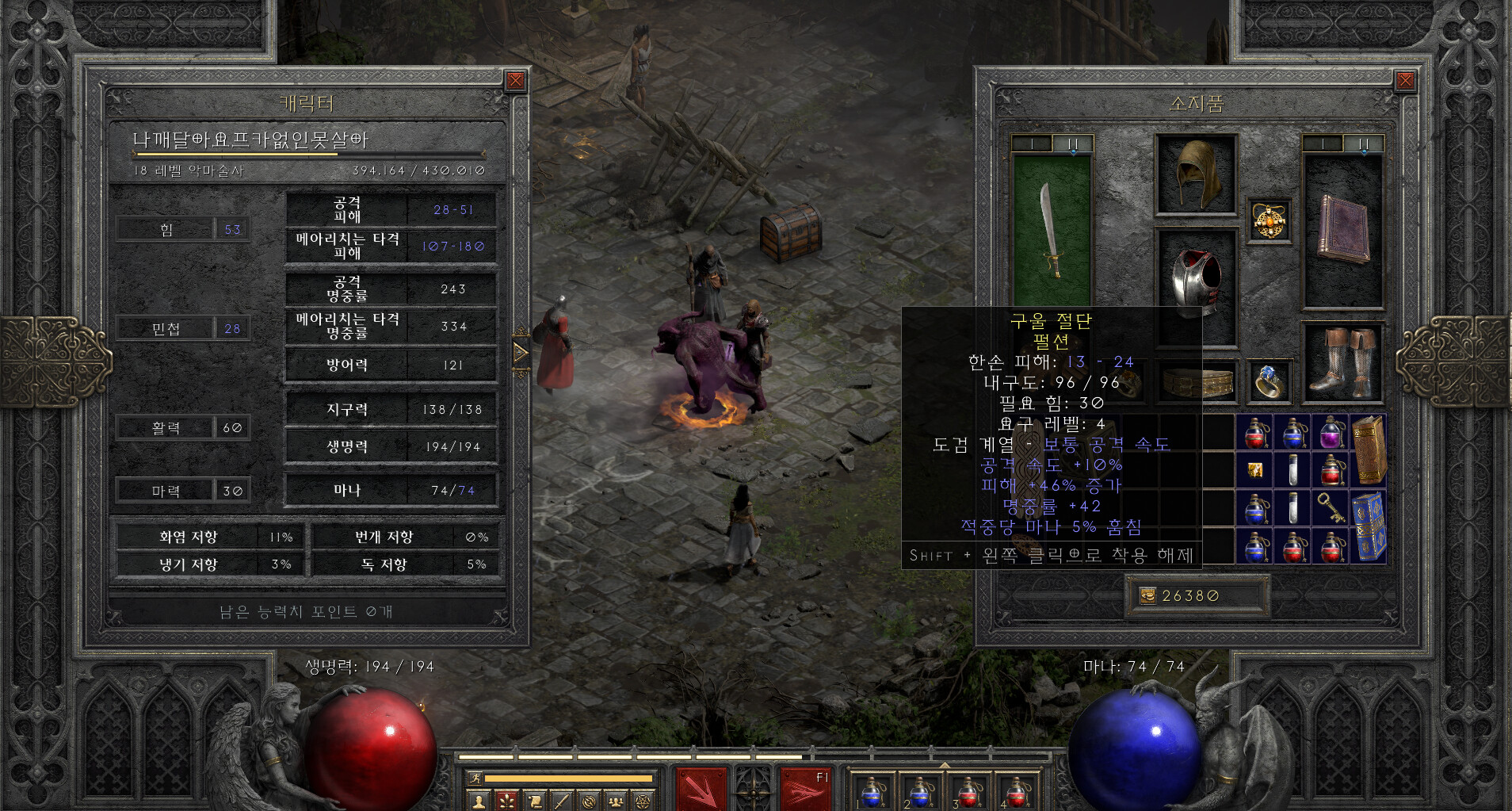The image size is (1512, 811).
Task: Select the equipped falchion weapon slot
Action: 1052,230
